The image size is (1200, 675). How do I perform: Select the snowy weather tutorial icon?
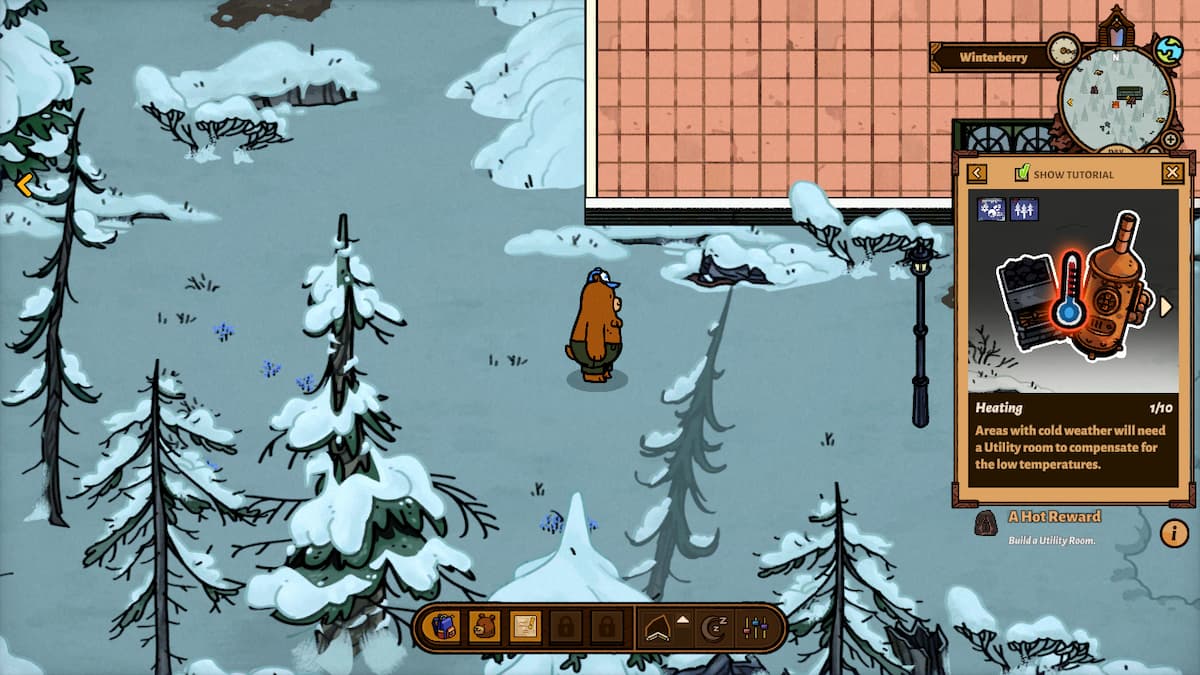tap(992, 209)
